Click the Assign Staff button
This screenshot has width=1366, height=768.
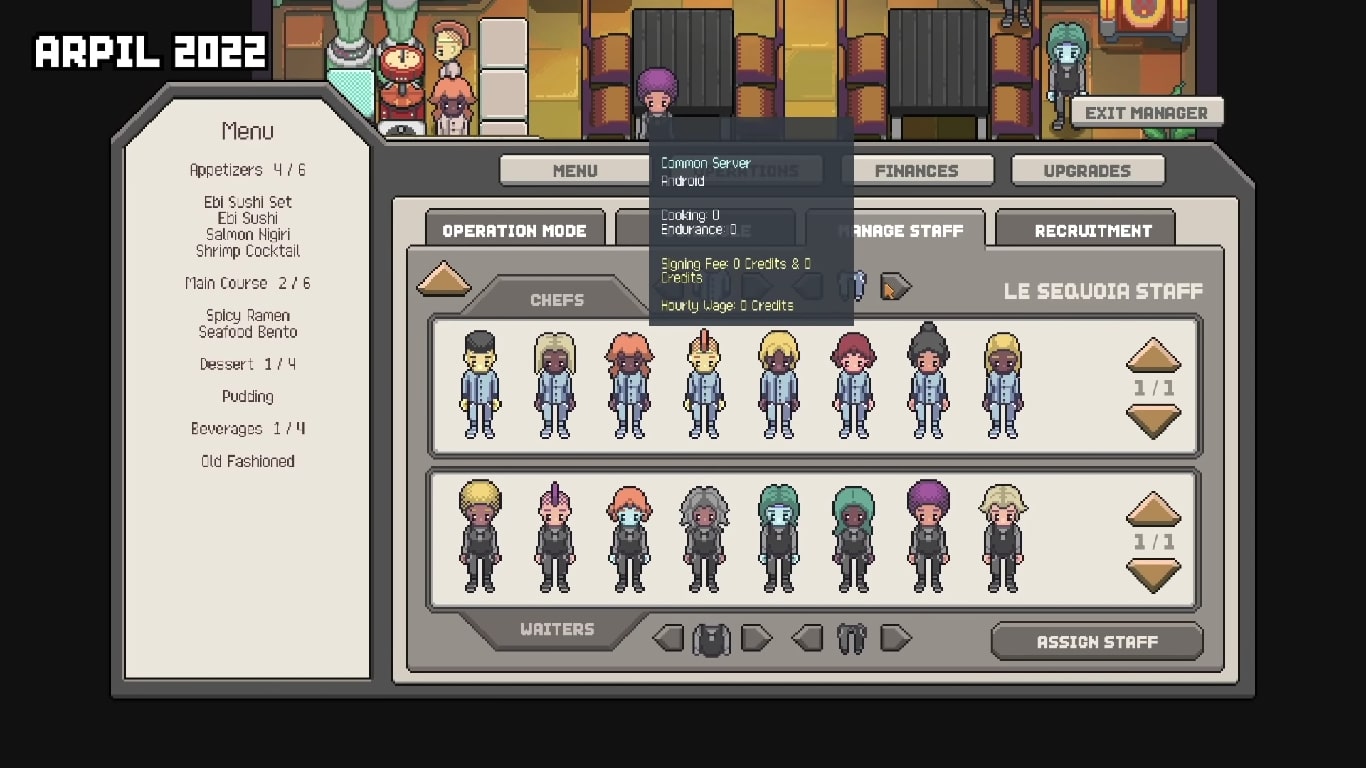(x=1096, y=641)
